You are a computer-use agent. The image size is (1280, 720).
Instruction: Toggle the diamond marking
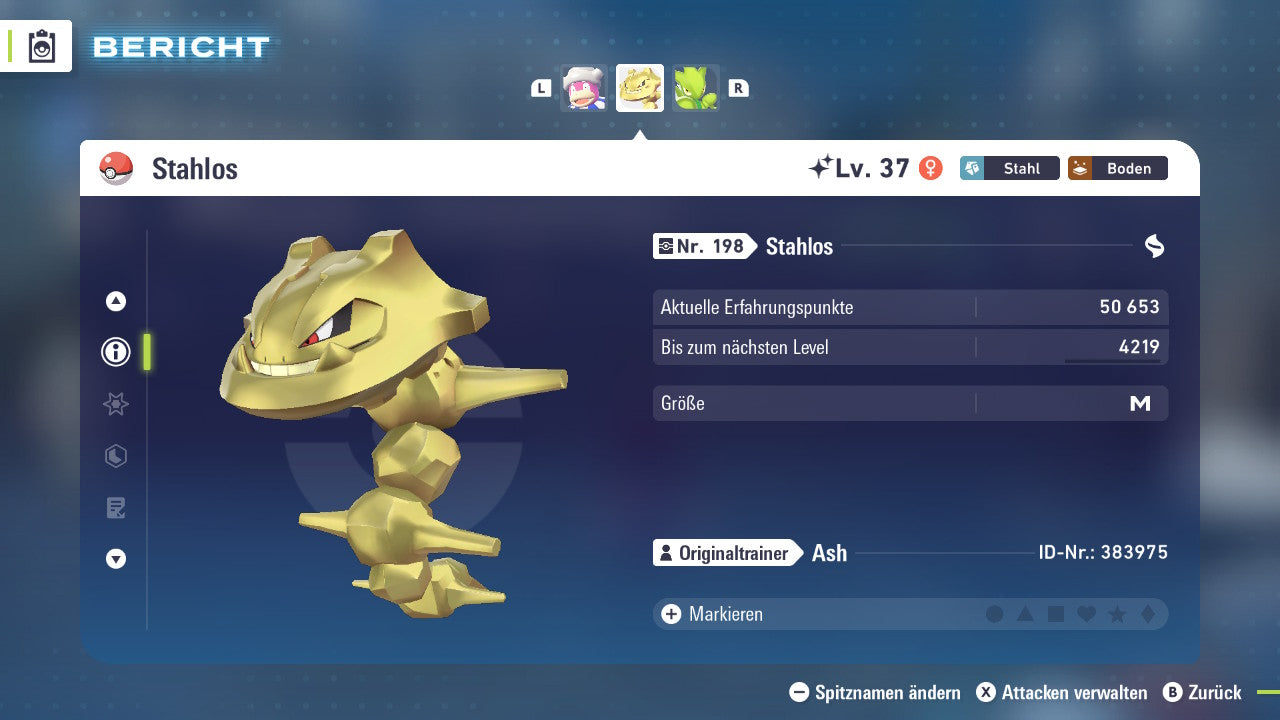(1148, 614)
